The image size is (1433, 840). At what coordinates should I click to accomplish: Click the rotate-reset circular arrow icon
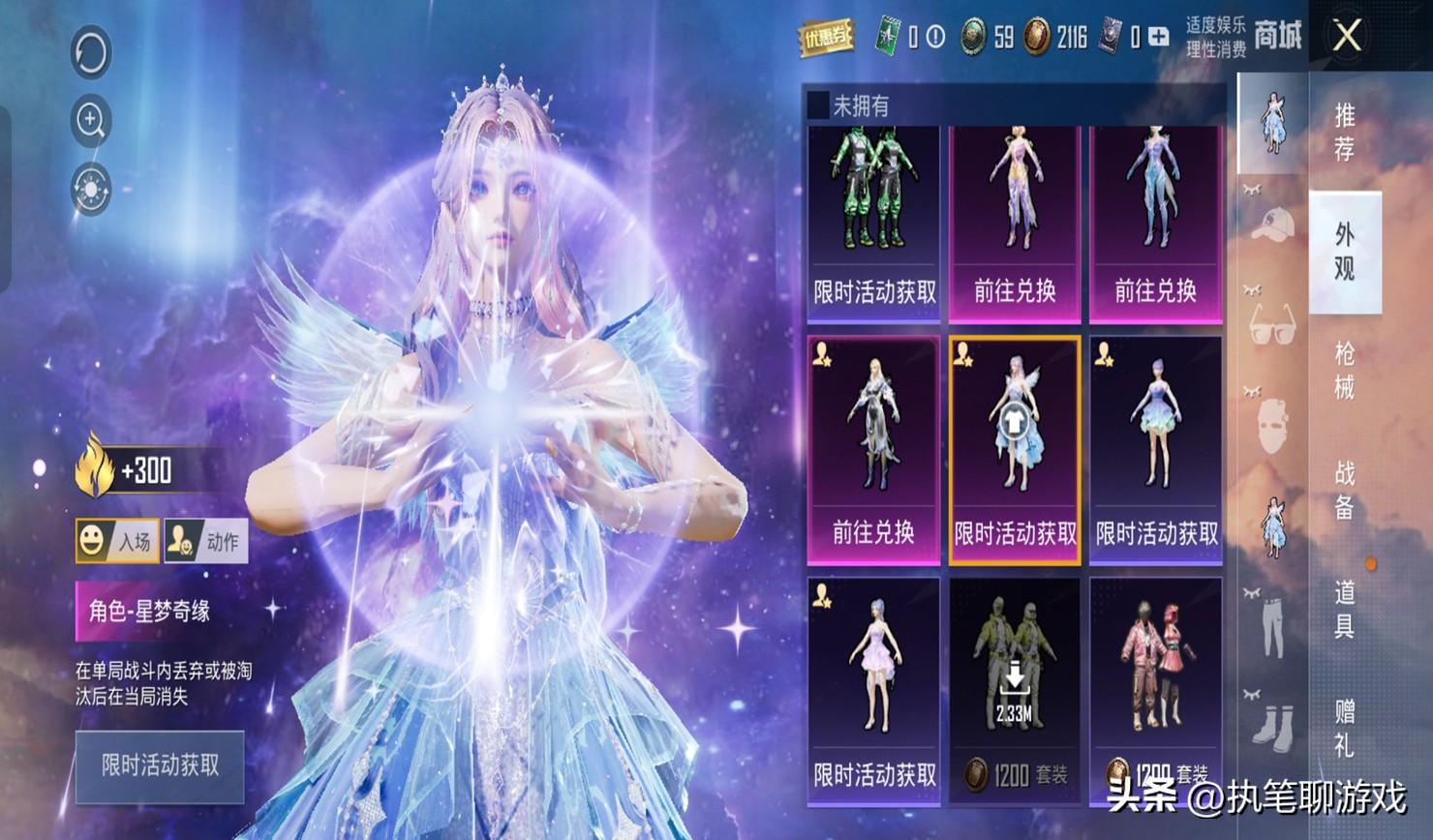pyautogui.click(x=91, y=52)
